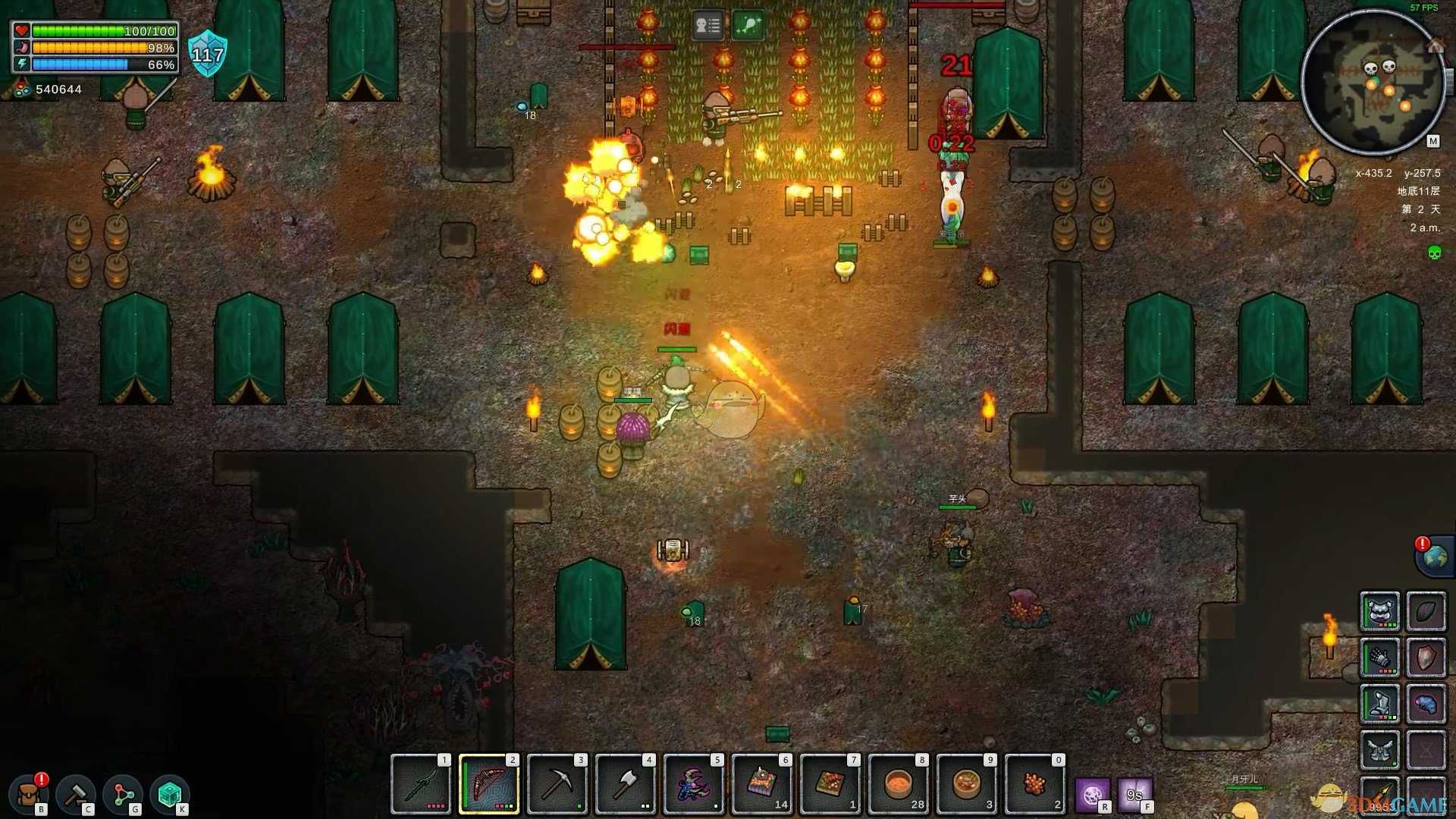This screenshot has height=819, width=1456.
Task: Select the shield equipment slot
Action: tap(1426, 657)
